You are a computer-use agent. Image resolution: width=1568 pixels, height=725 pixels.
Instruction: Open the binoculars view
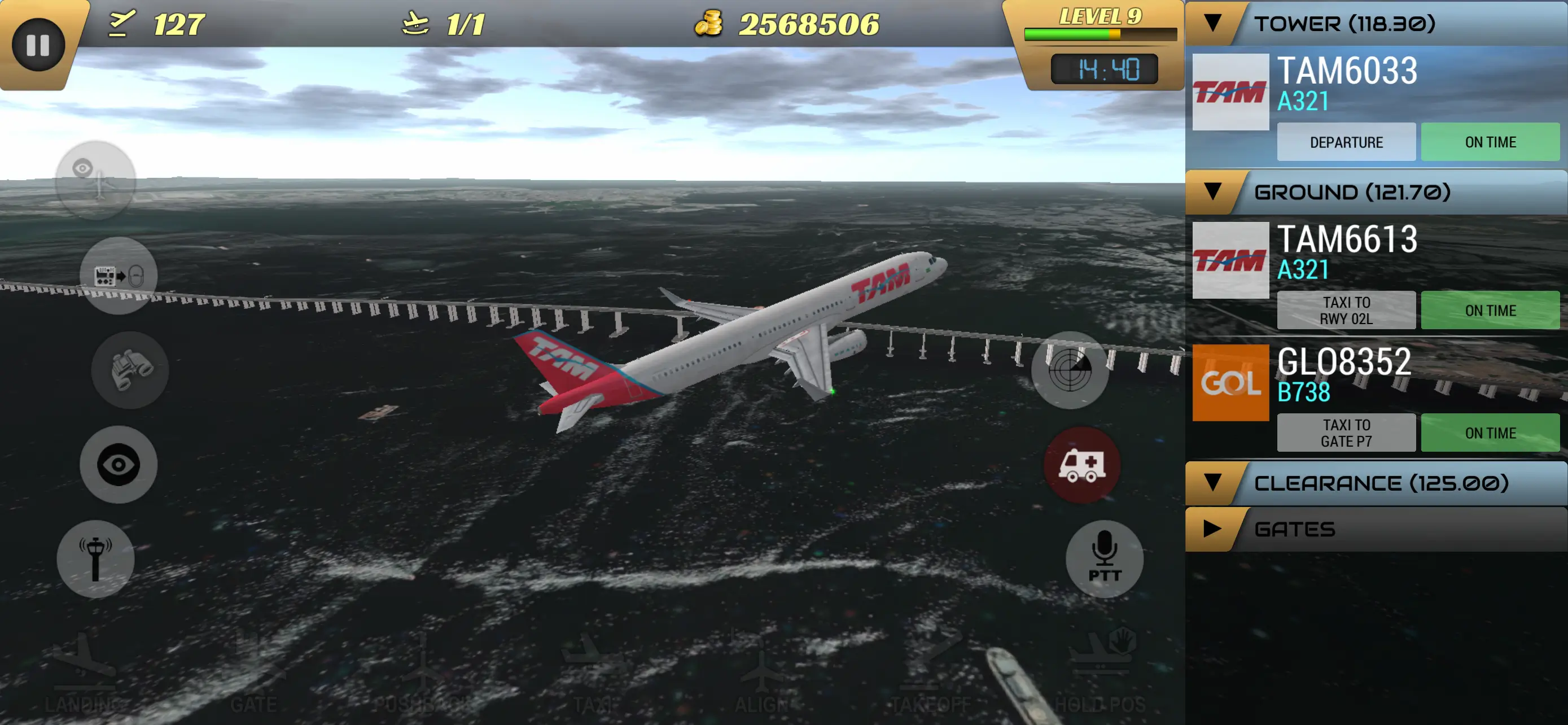tap(130, 370)
